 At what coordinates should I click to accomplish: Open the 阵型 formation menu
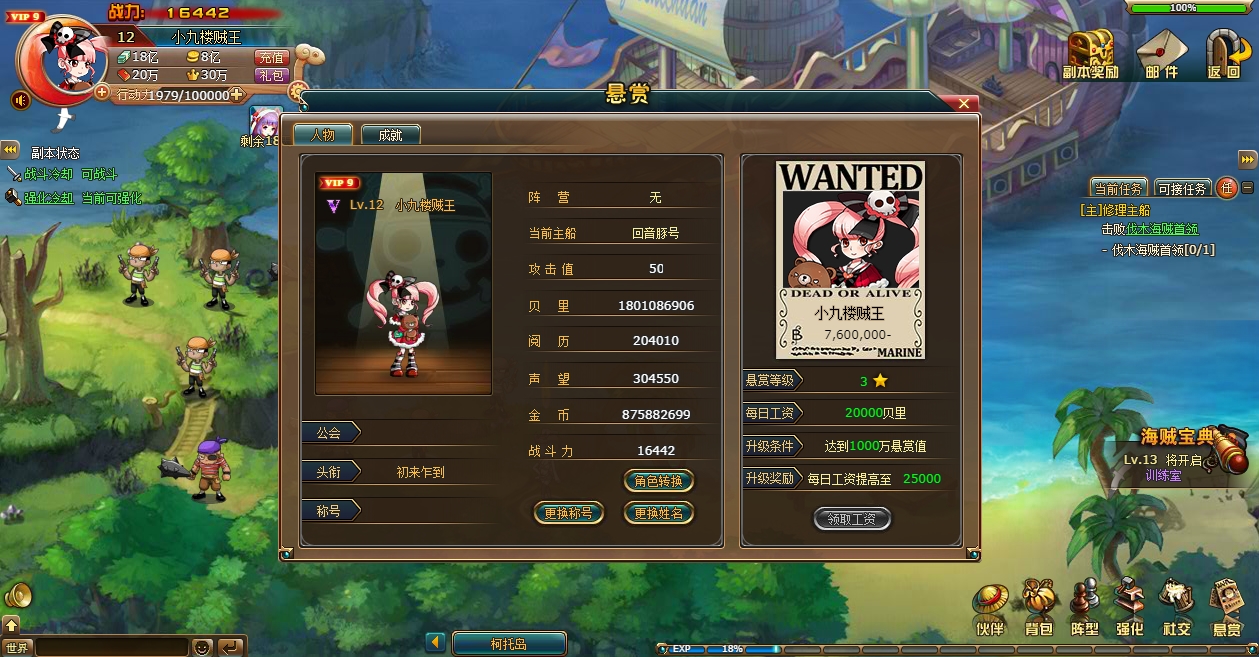[1084, 609]
